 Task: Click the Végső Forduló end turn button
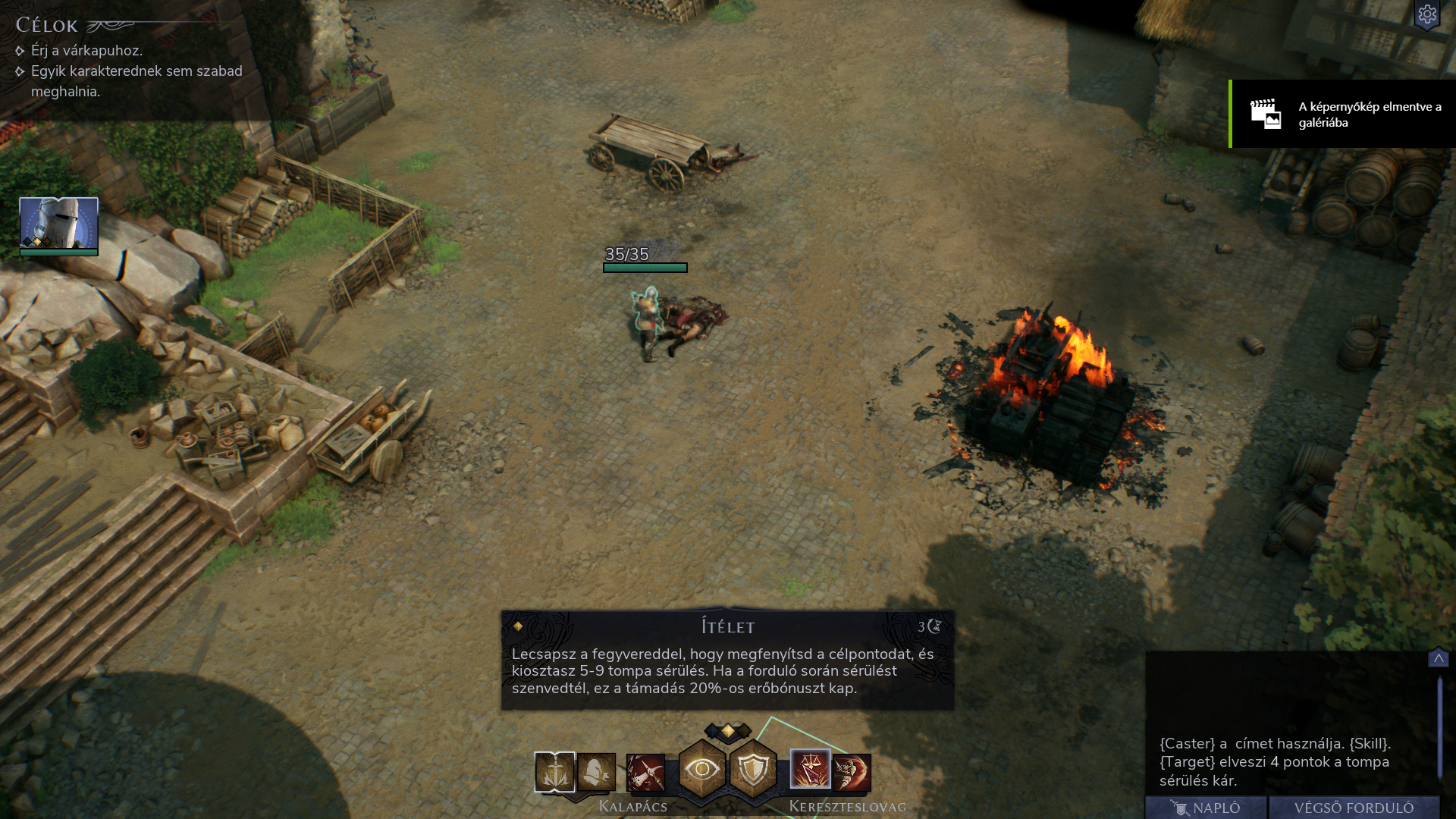point(1354,808)
